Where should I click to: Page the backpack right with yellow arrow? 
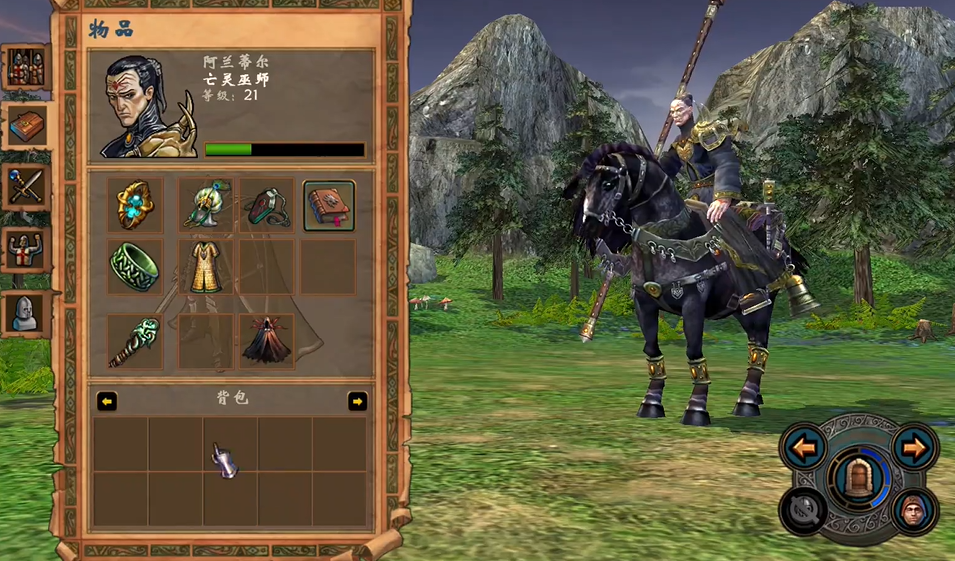pyautogui.click(x=357, y=401)
